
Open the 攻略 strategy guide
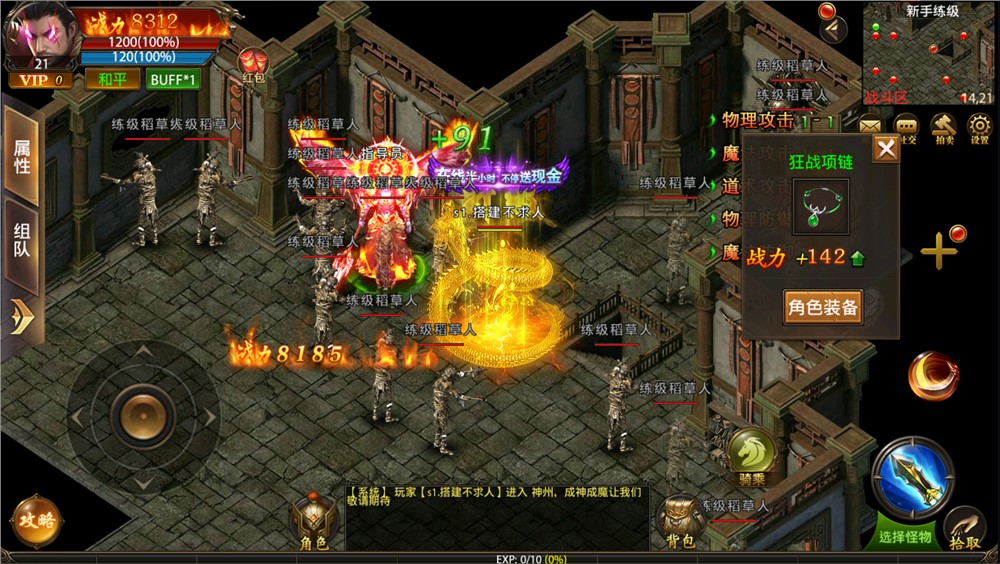point(35,520)
